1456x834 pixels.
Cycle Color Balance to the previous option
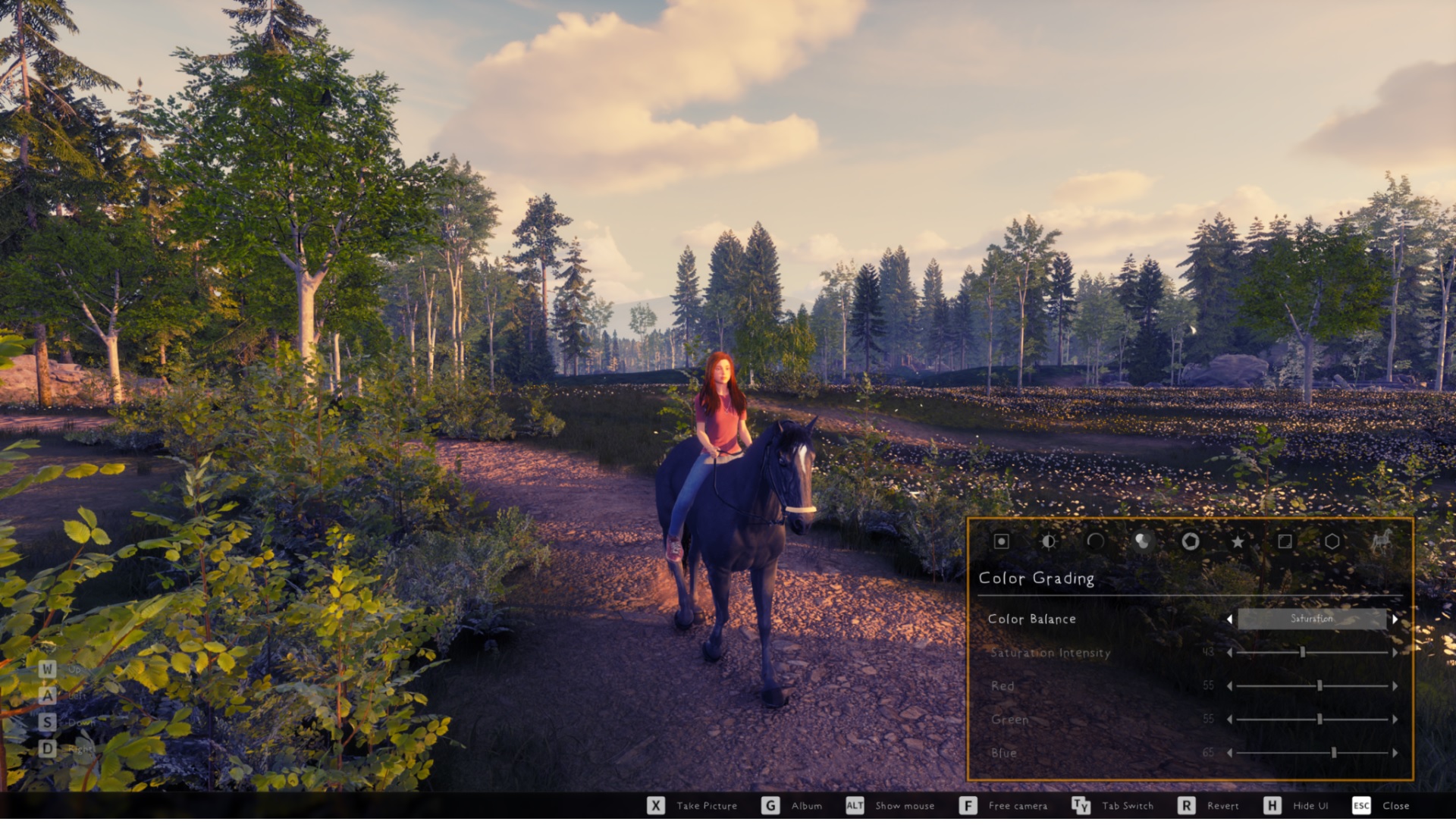(1229, 619)
